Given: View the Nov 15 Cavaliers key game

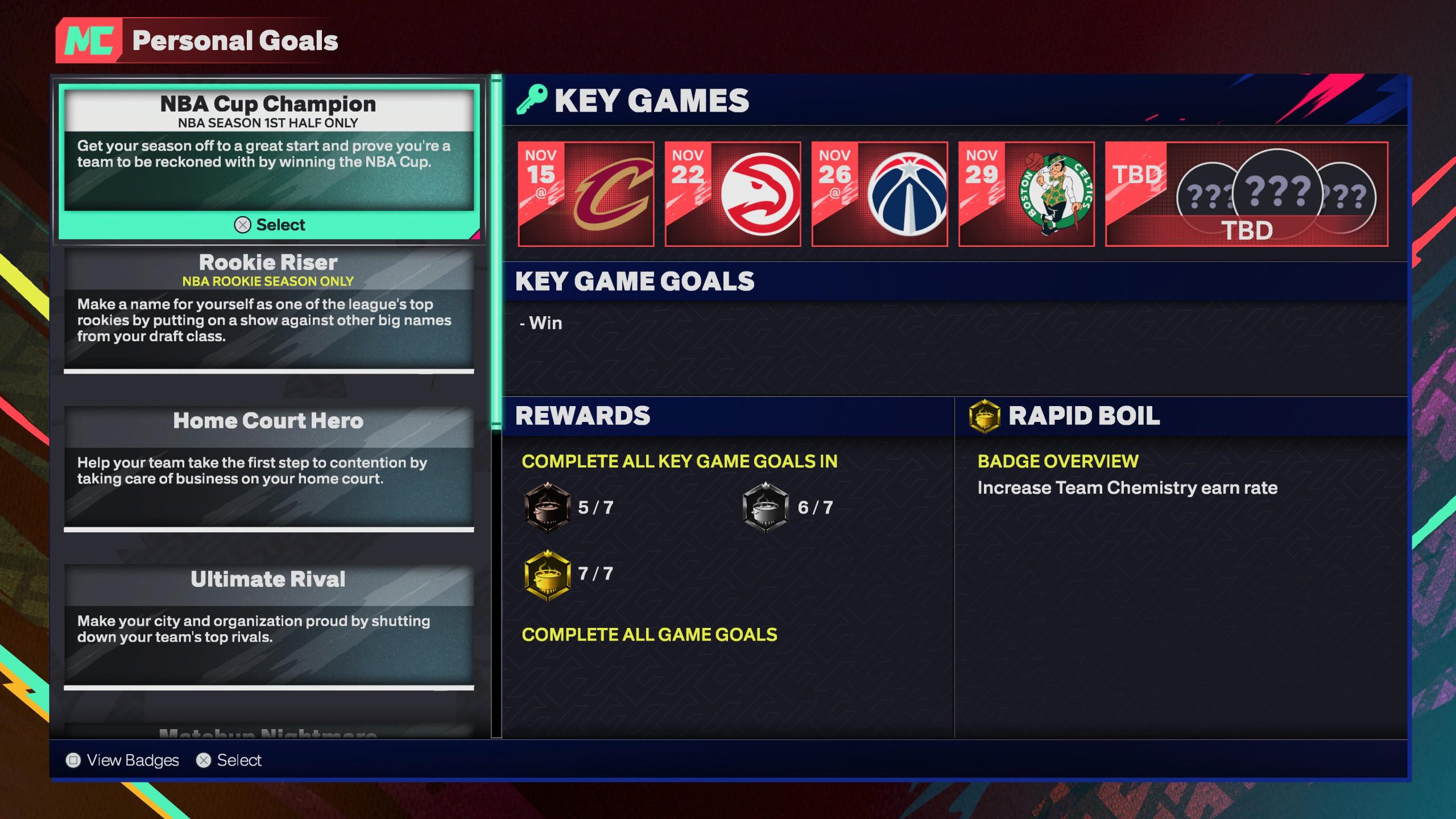Looking at the screenshot, I should pyautogui.click(x=586, y=194).
